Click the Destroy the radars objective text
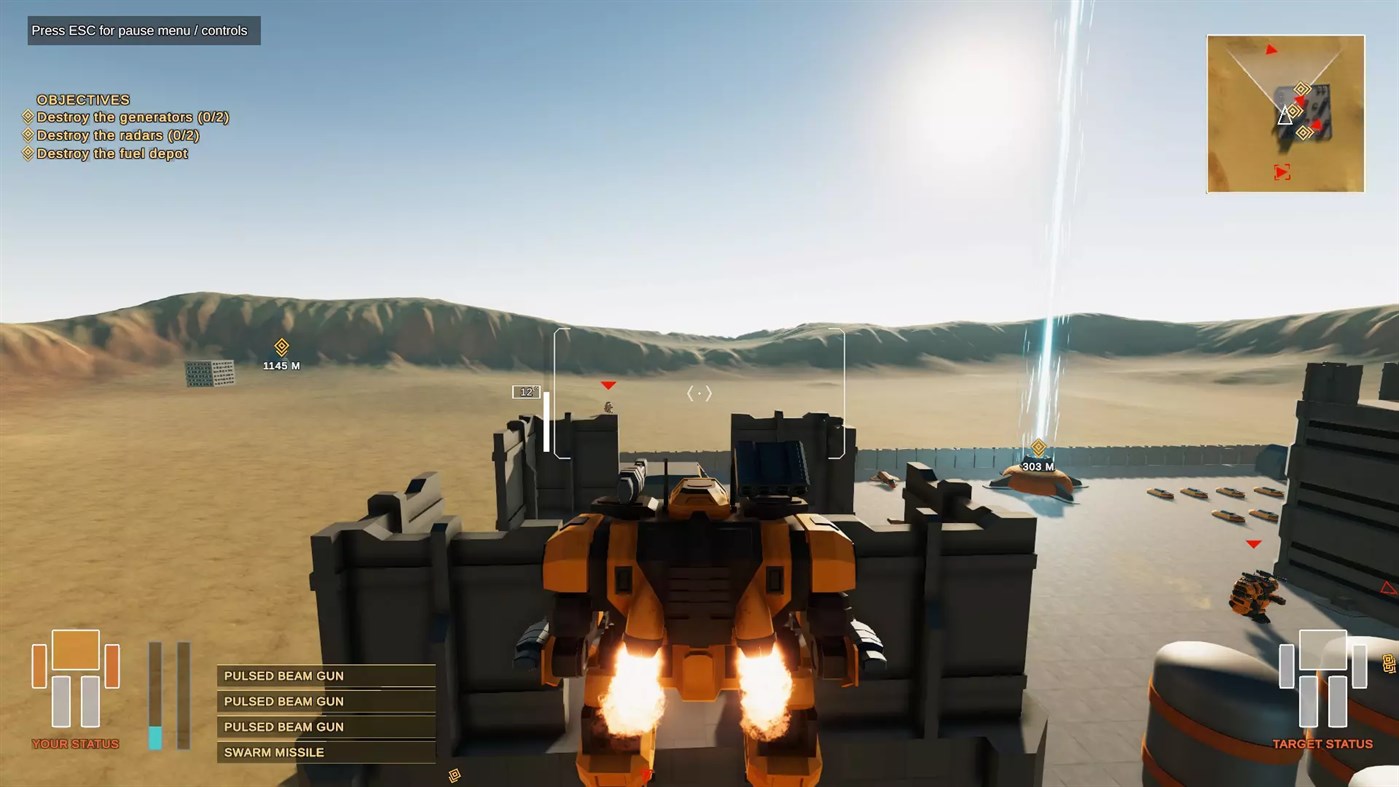Image resolution: width=1399 pixels, height=787 pixels. pos(120,135)
